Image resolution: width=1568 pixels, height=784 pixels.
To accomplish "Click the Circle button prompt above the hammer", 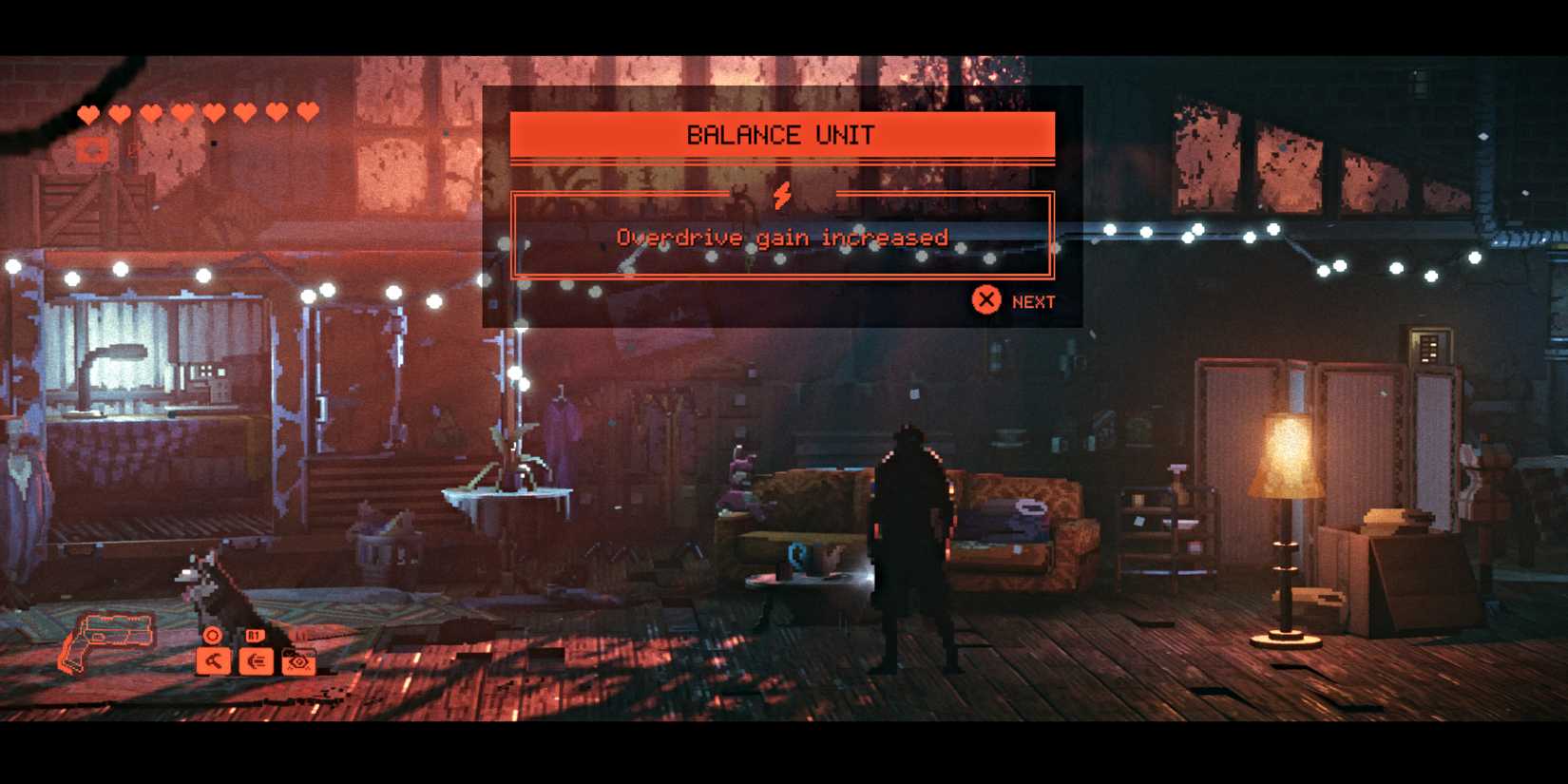I will [x=211, y=633].
